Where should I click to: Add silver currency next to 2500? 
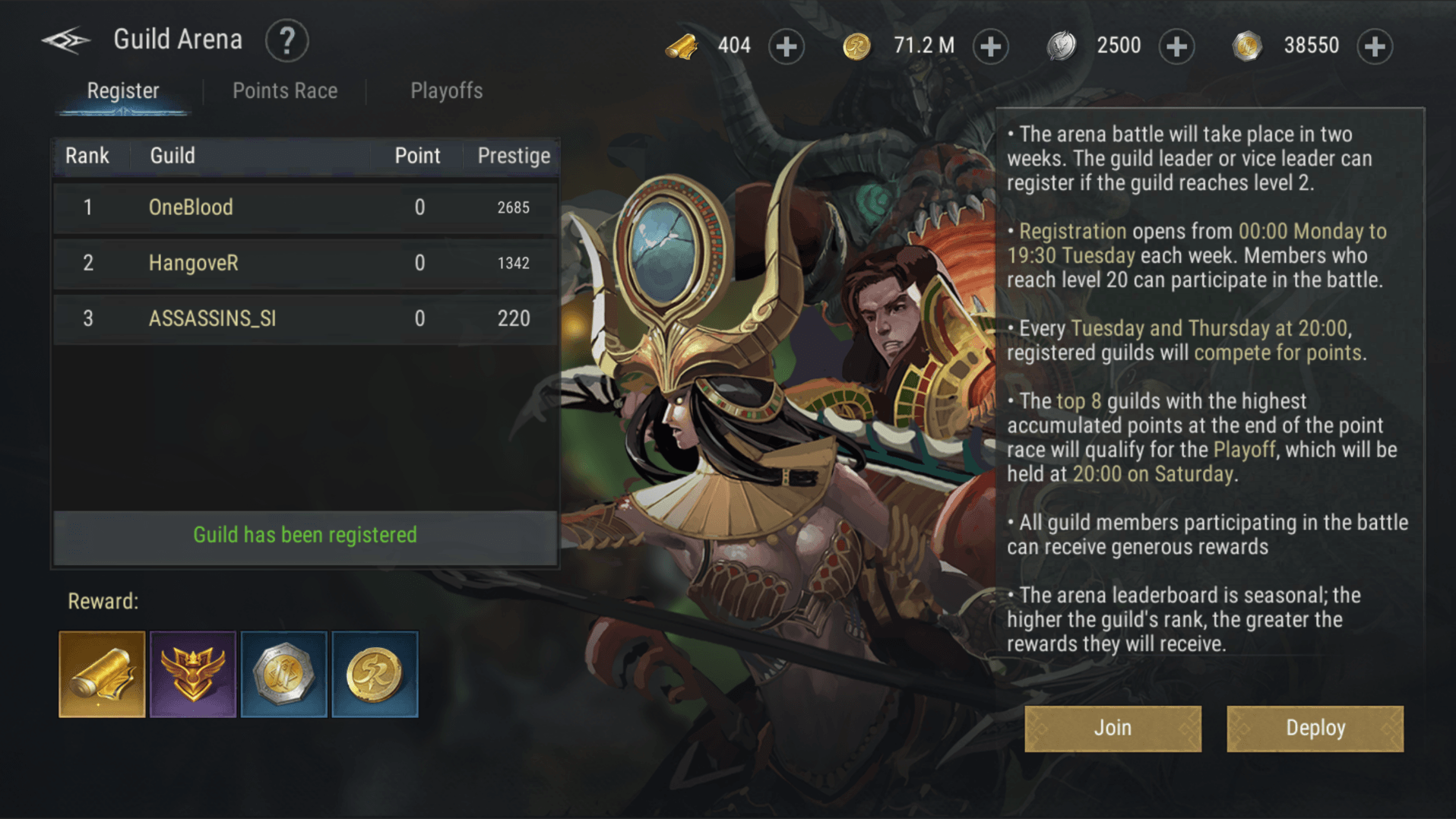point(1176,46)
